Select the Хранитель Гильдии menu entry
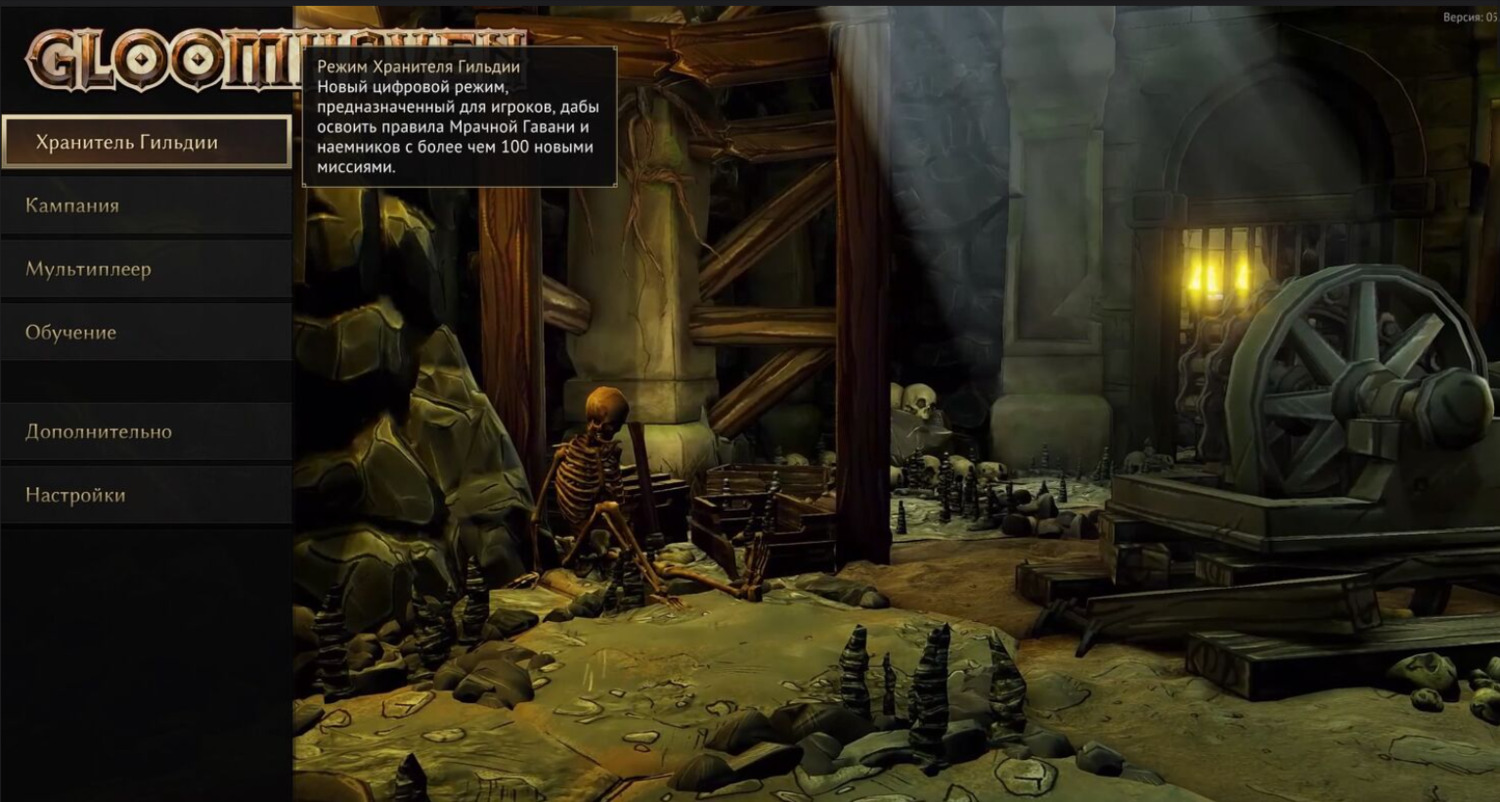This screenshot has height=802, width=1500. [146, 142]
